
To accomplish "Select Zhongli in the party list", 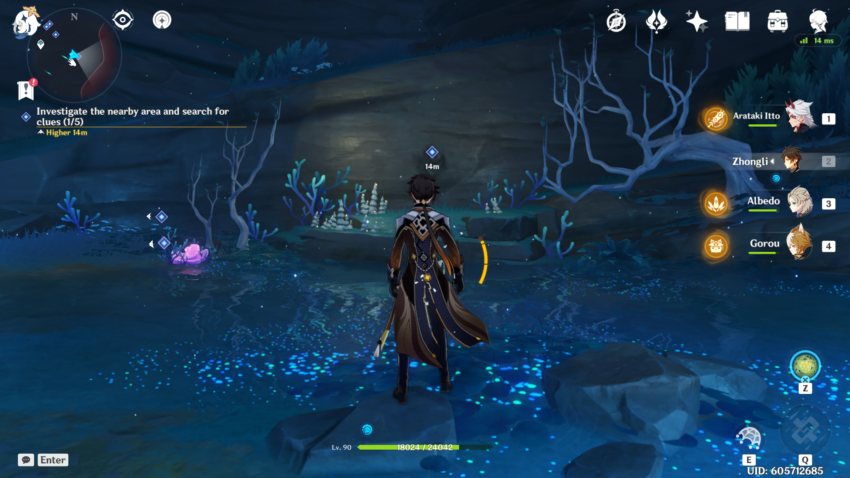I will (792, 160).
